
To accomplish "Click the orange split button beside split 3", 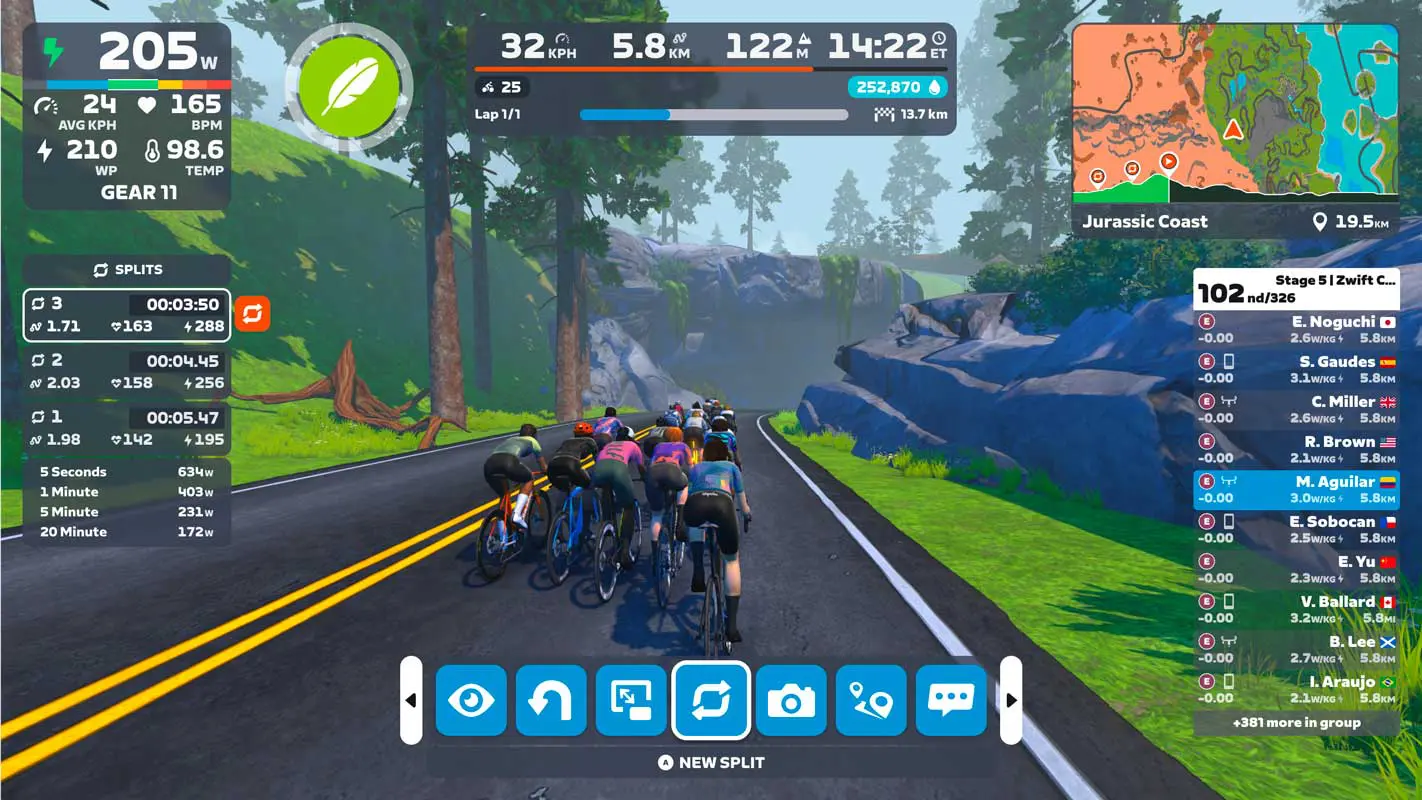I will (x=252, y=314).
